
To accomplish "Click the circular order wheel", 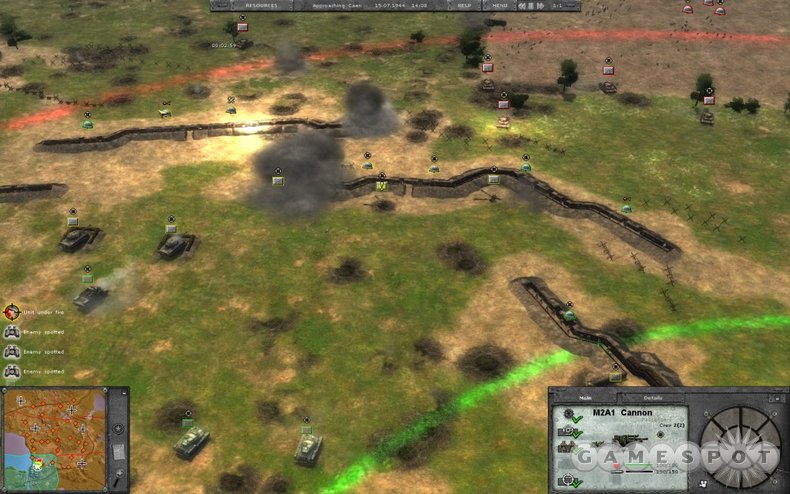I will (x=738, y=446).
